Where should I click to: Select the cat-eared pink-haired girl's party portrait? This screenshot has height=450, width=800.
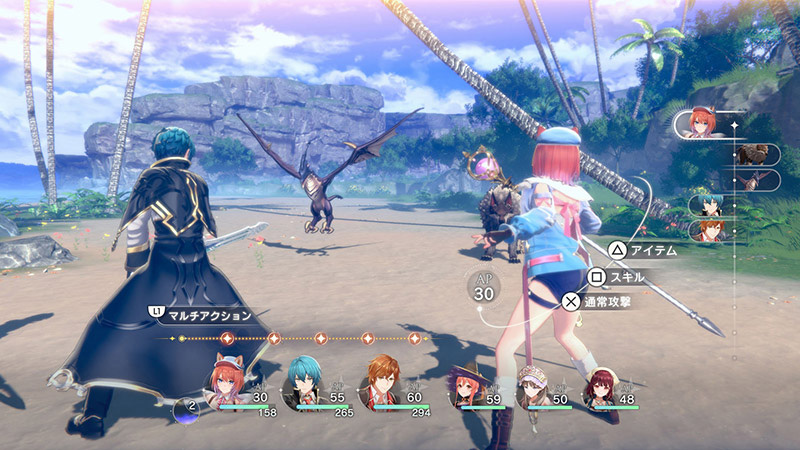(227, 384)
